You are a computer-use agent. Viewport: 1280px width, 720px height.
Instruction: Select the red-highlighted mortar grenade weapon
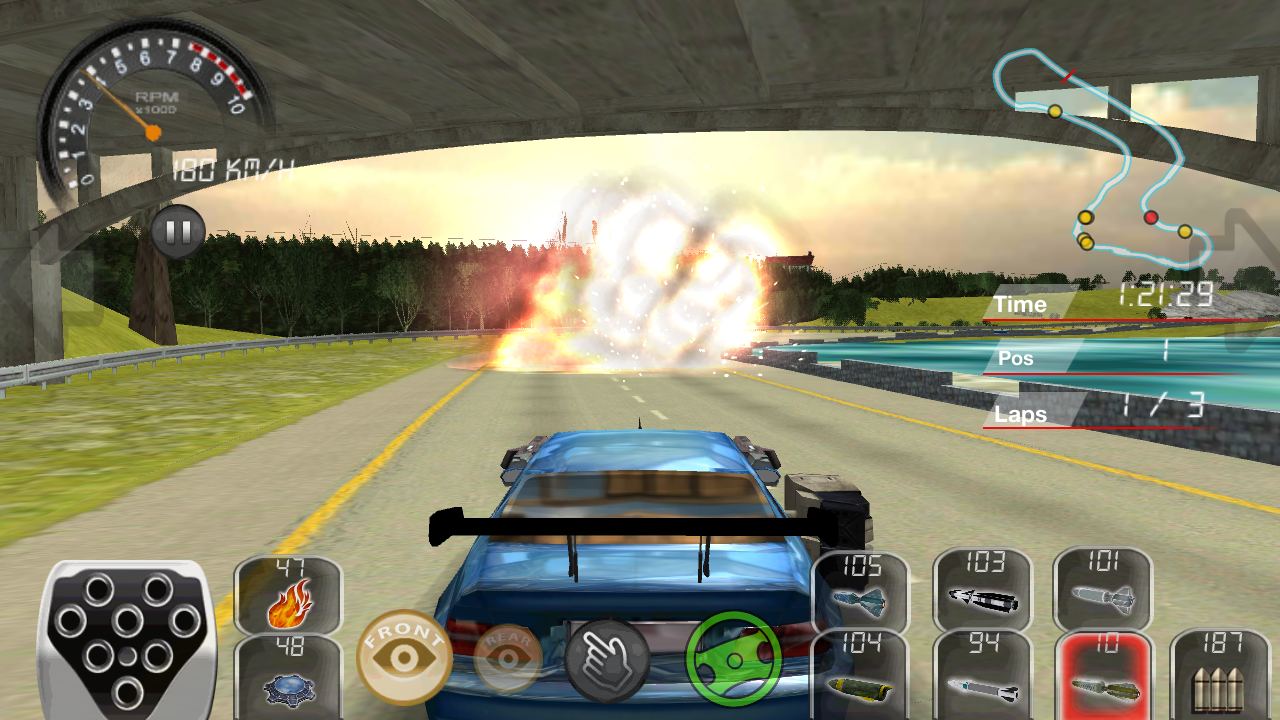1104,672
